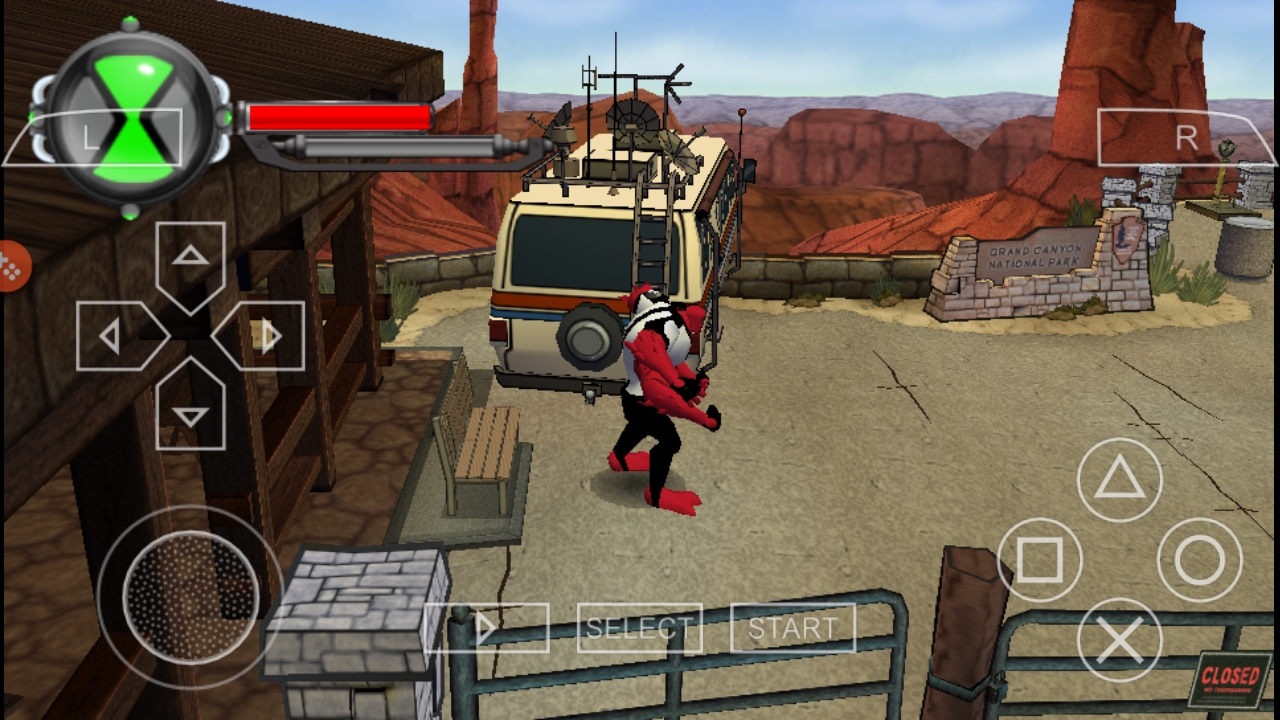Click the SELECT button
The width and height of the screenshot is (1280, 720).
coord(639,628)
